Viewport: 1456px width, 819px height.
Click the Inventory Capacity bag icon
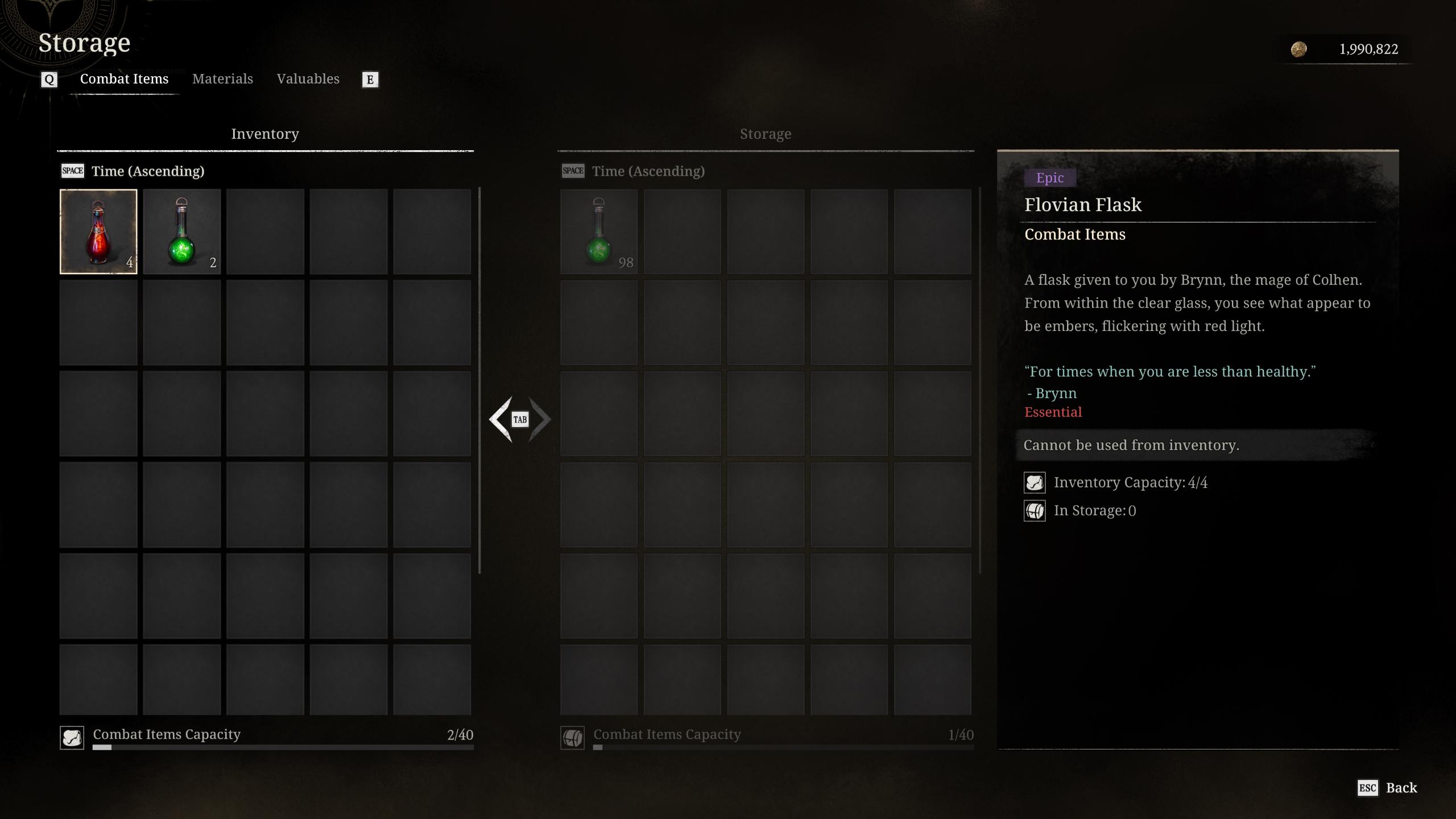point(1035,482)
